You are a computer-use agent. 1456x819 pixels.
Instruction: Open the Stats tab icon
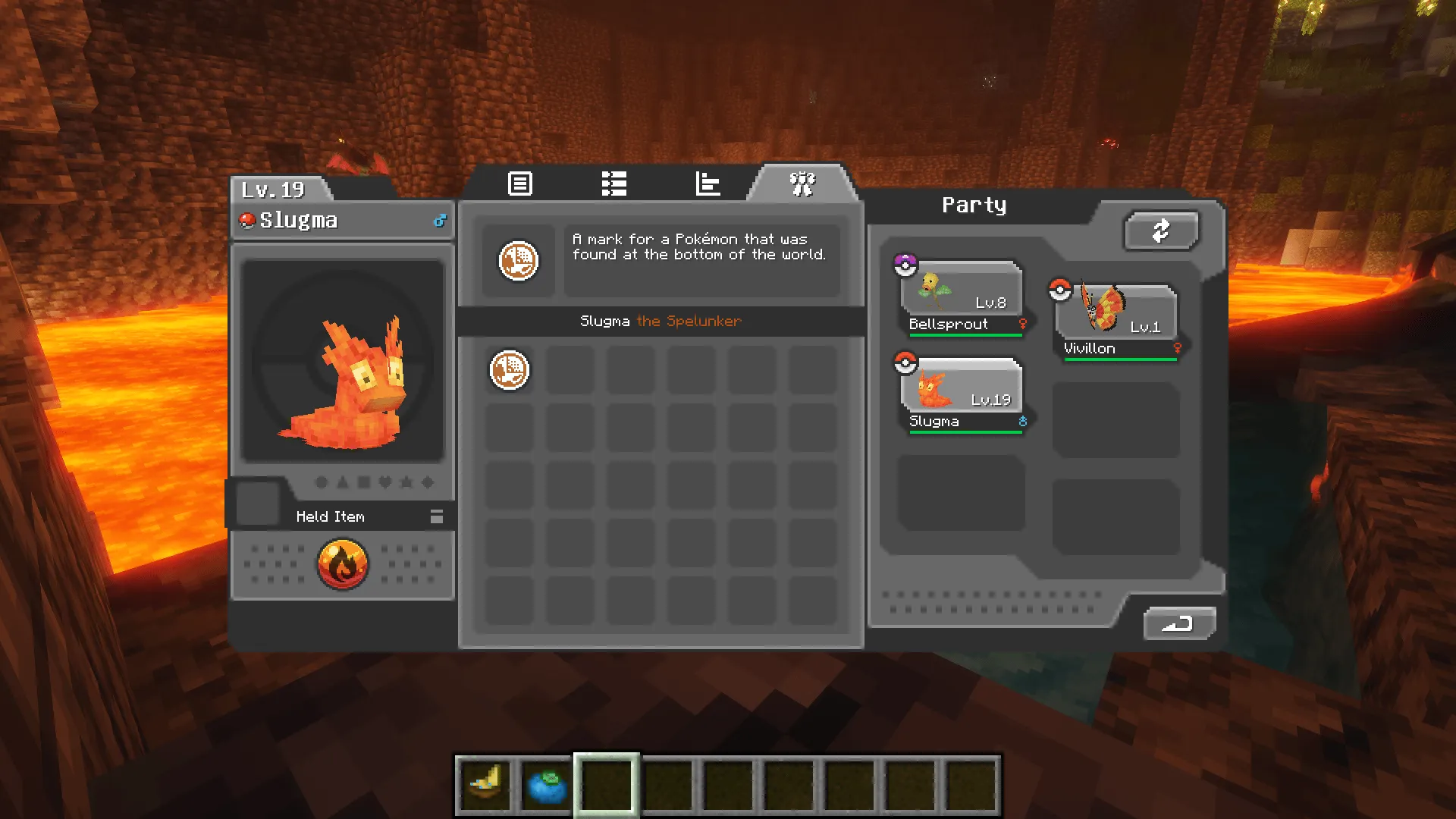[x=707, y=184]
